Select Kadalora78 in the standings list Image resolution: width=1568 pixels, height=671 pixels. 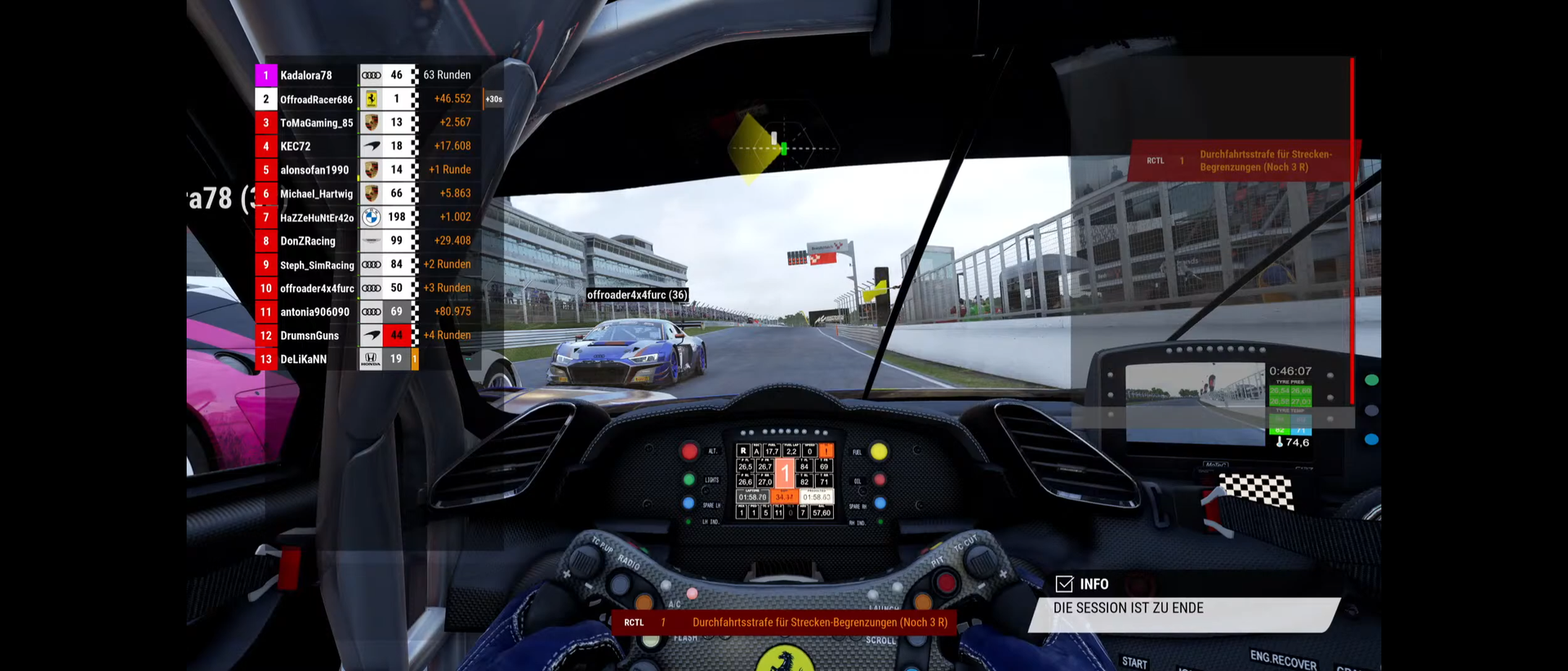click(x=306, y=75)
